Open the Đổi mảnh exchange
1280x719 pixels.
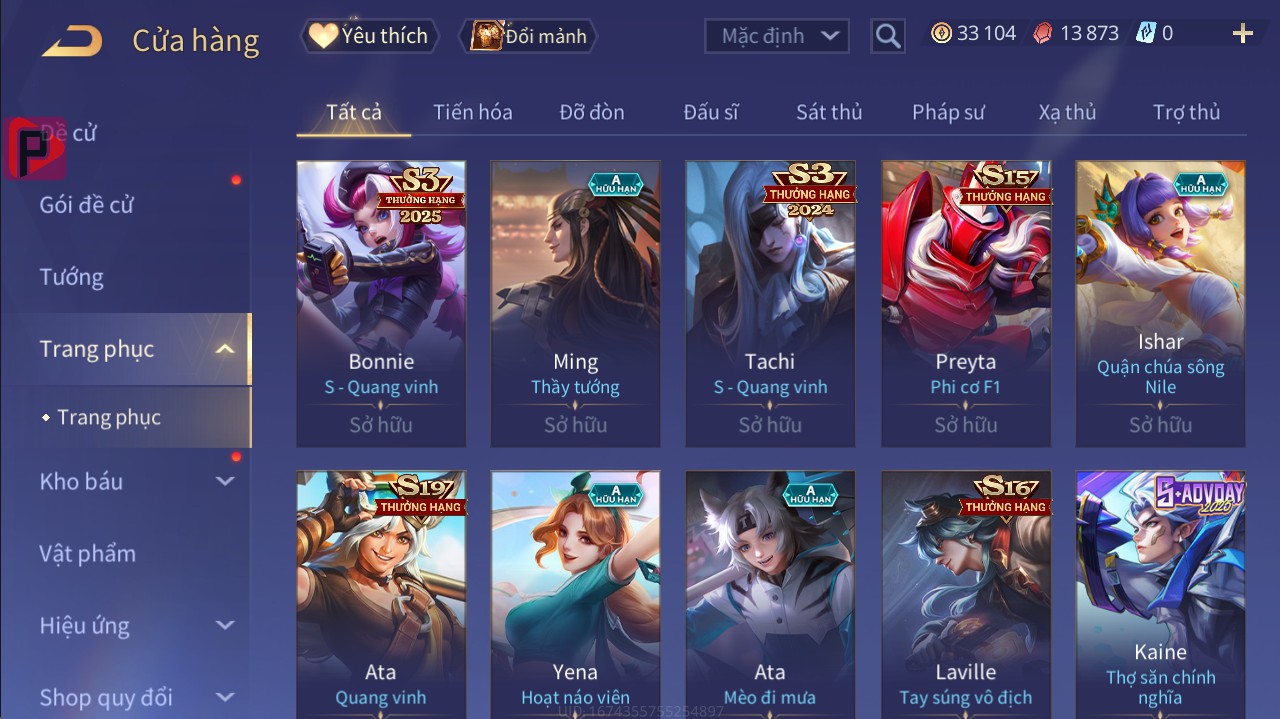click(x=528, y=36)
